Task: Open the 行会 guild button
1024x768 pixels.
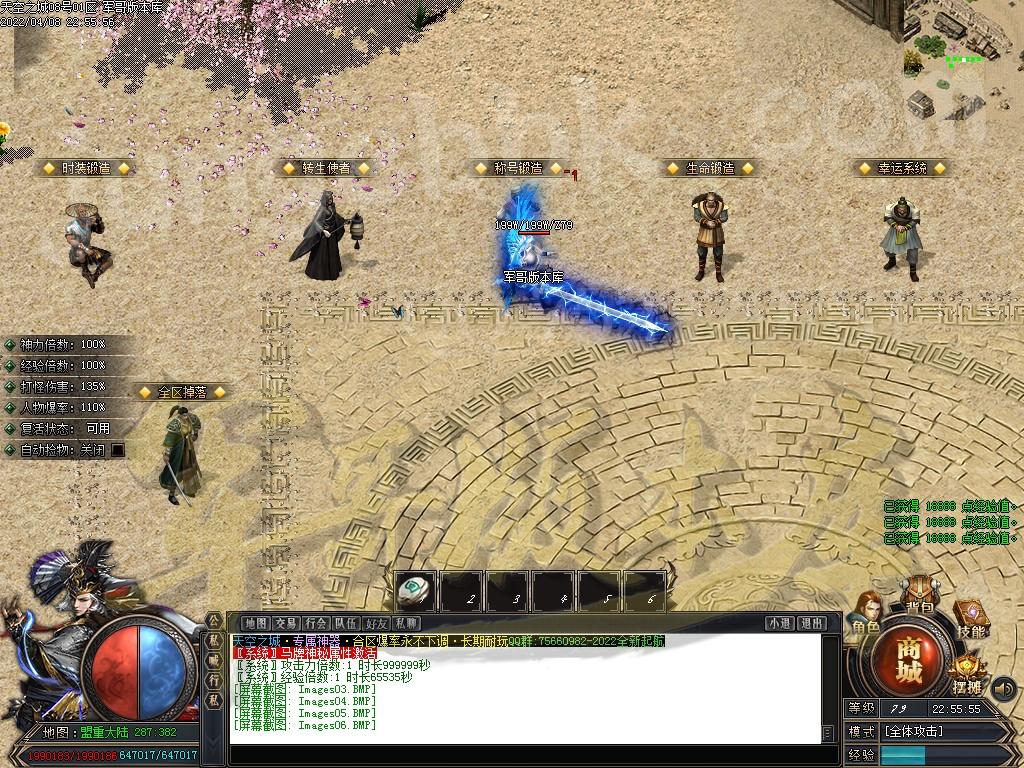Action: point(317,623)
